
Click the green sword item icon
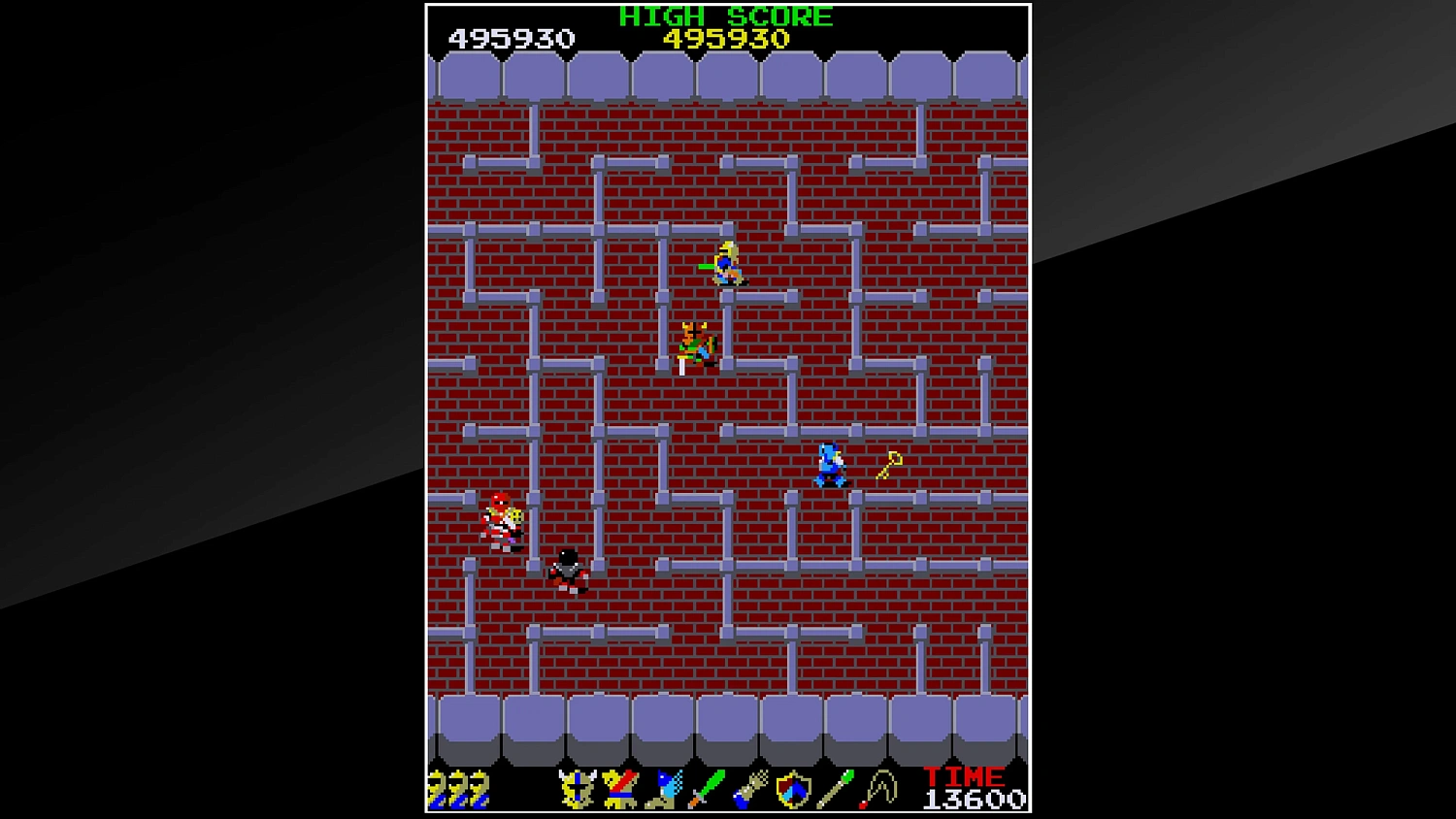(708, 788)
